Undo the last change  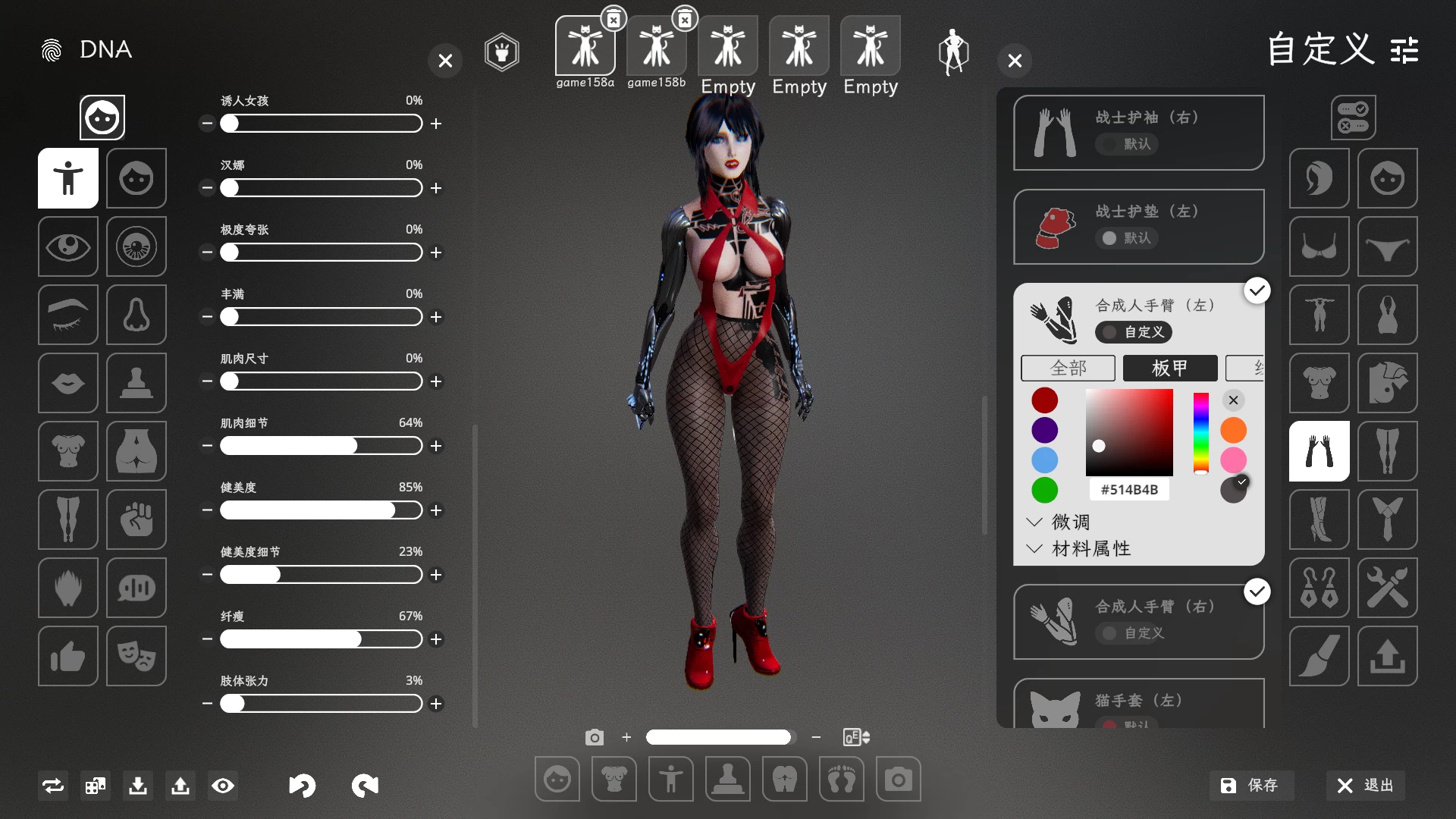[302, 786]
